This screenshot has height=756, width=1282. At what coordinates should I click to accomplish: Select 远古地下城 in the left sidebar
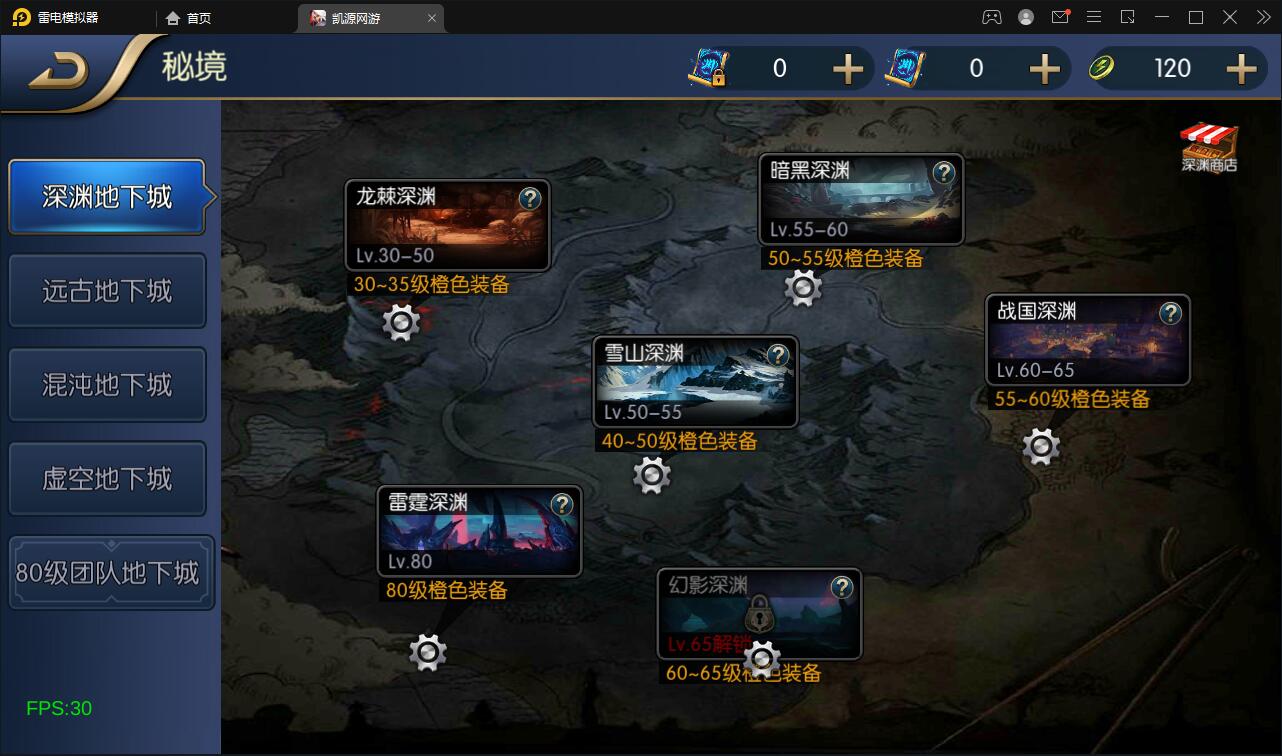tap(107, 290)
